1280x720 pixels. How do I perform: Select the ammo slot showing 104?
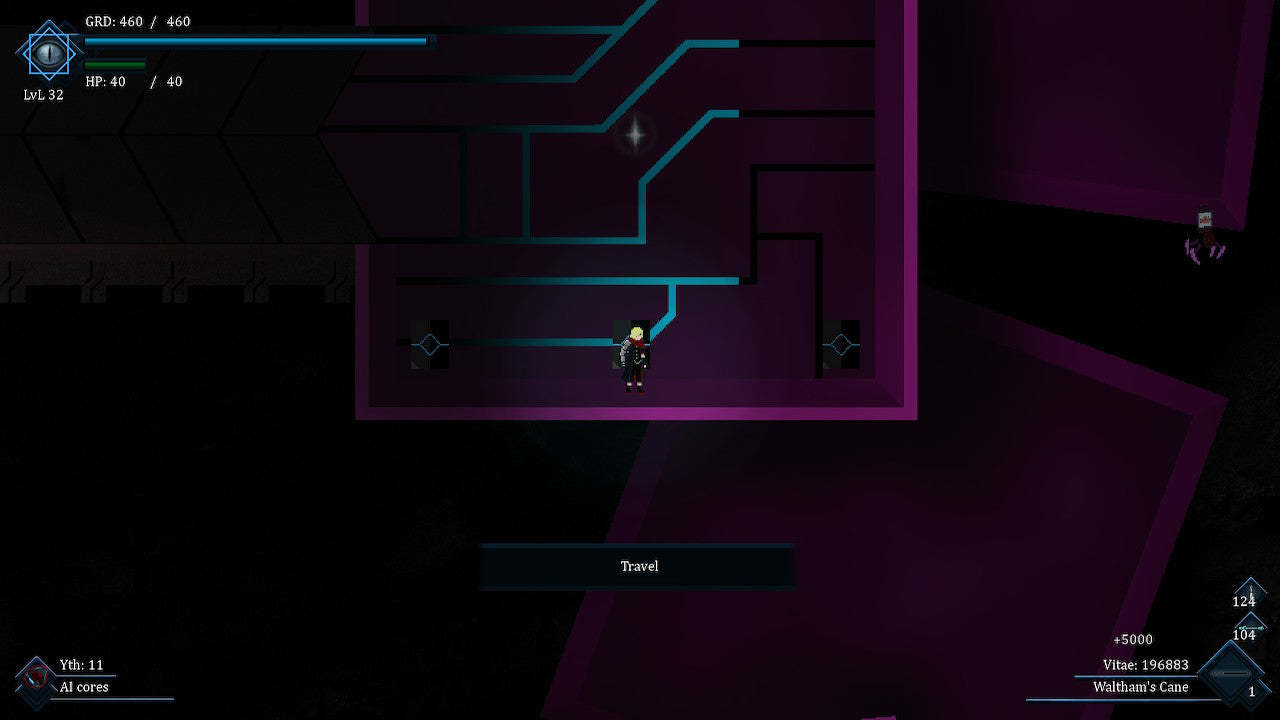point(1247,629)
